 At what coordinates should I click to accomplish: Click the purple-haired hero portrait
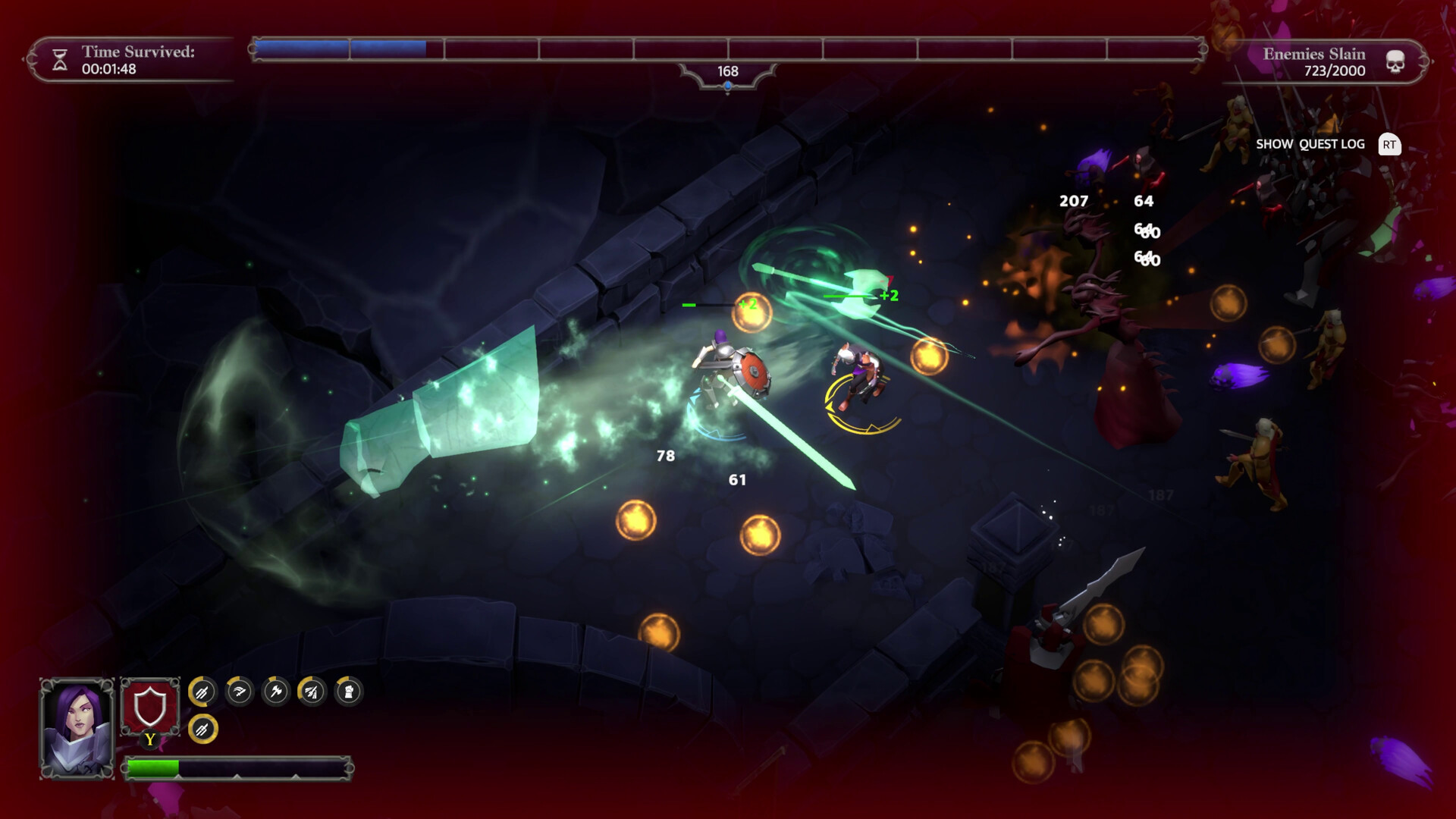coord(77,728)
